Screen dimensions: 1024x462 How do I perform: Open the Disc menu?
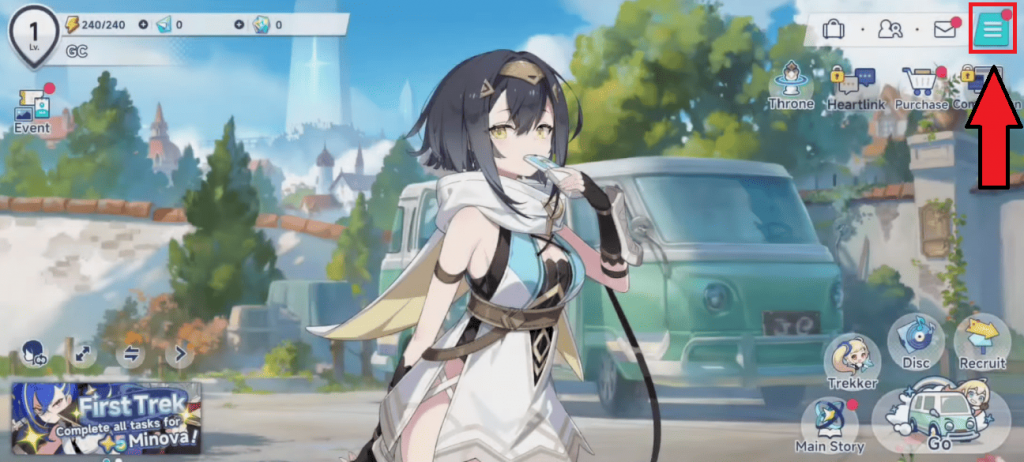[x=914, y=342]
